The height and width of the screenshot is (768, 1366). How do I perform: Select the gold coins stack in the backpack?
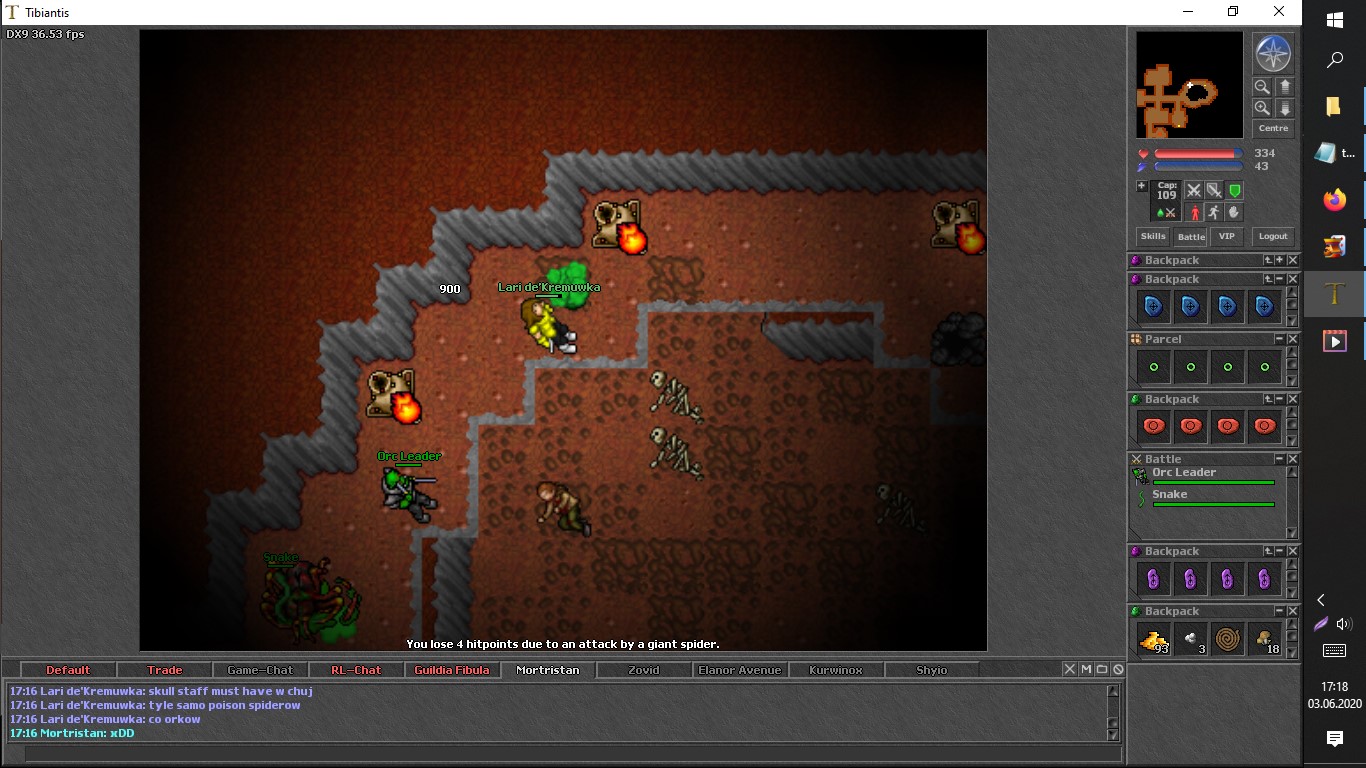click(x=1154, y=637)
